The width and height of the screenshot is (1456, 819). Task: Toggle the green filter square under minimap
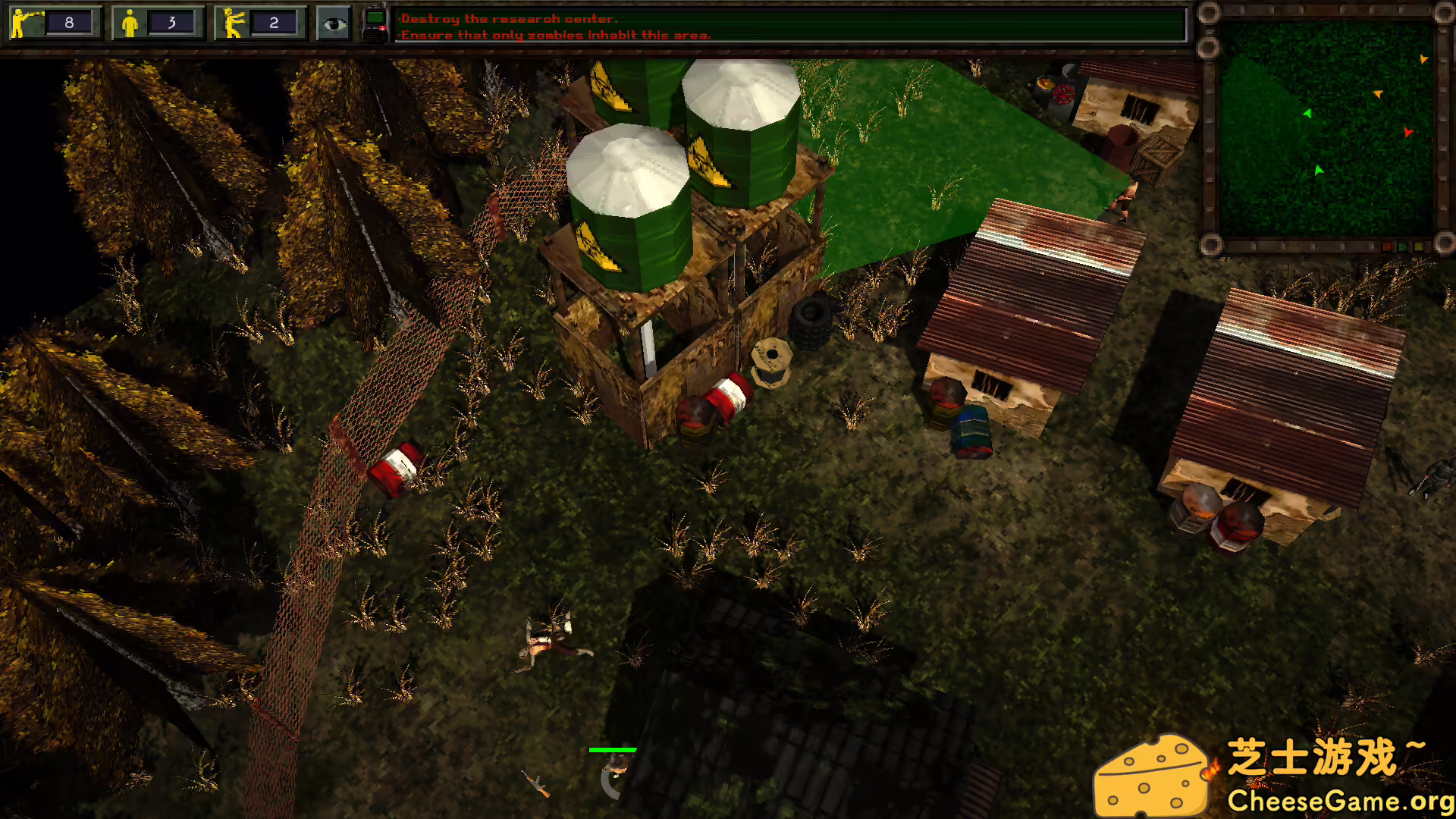pos(1402,247)
